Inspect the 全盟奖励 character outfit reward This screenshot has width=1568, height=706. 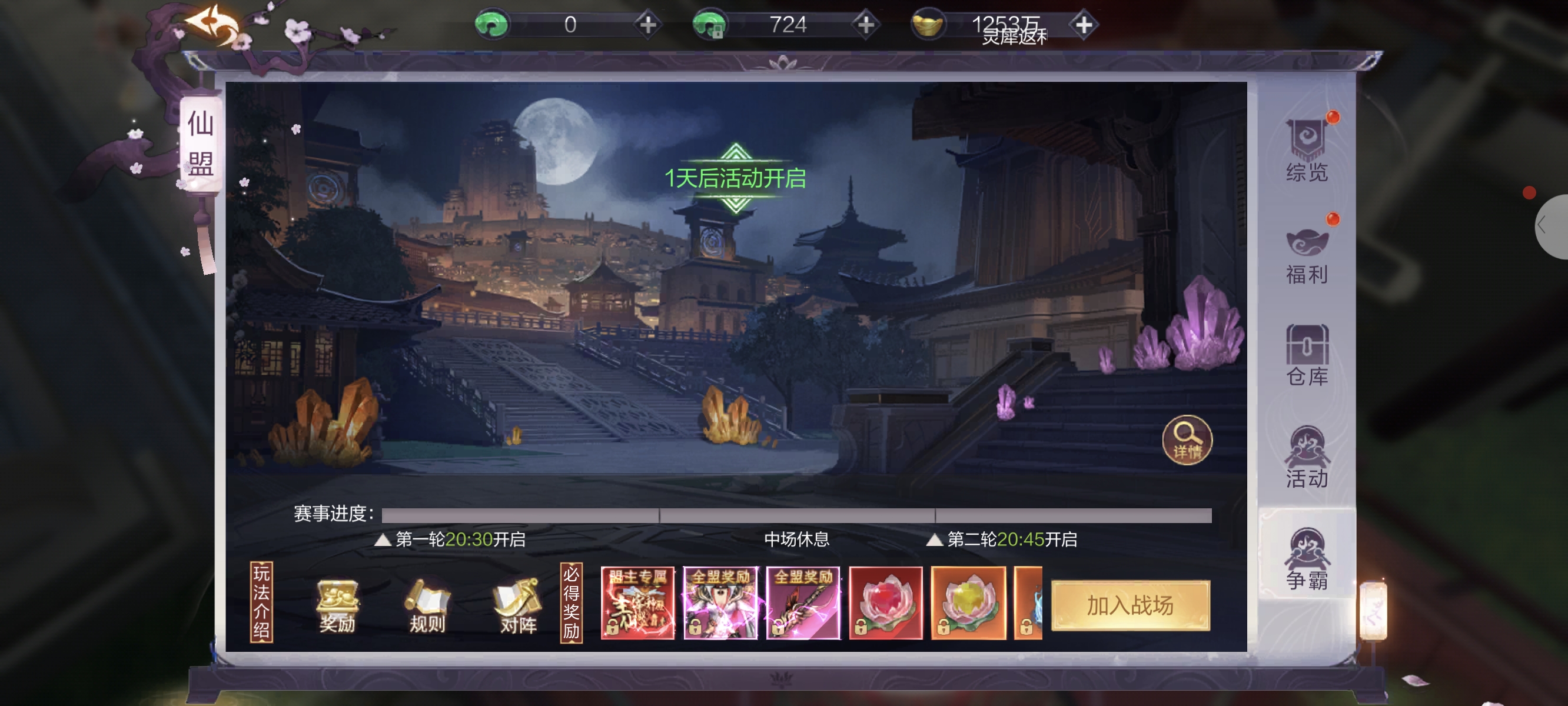coord(720,602)
